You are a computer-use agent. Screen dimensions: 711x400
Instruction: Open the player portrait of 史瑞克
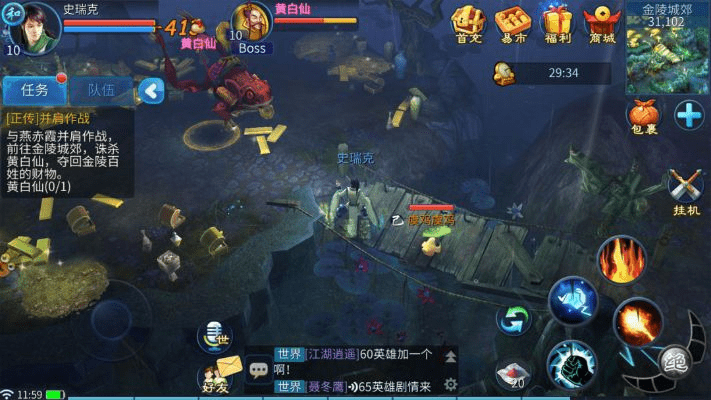(x=33, y=23)
